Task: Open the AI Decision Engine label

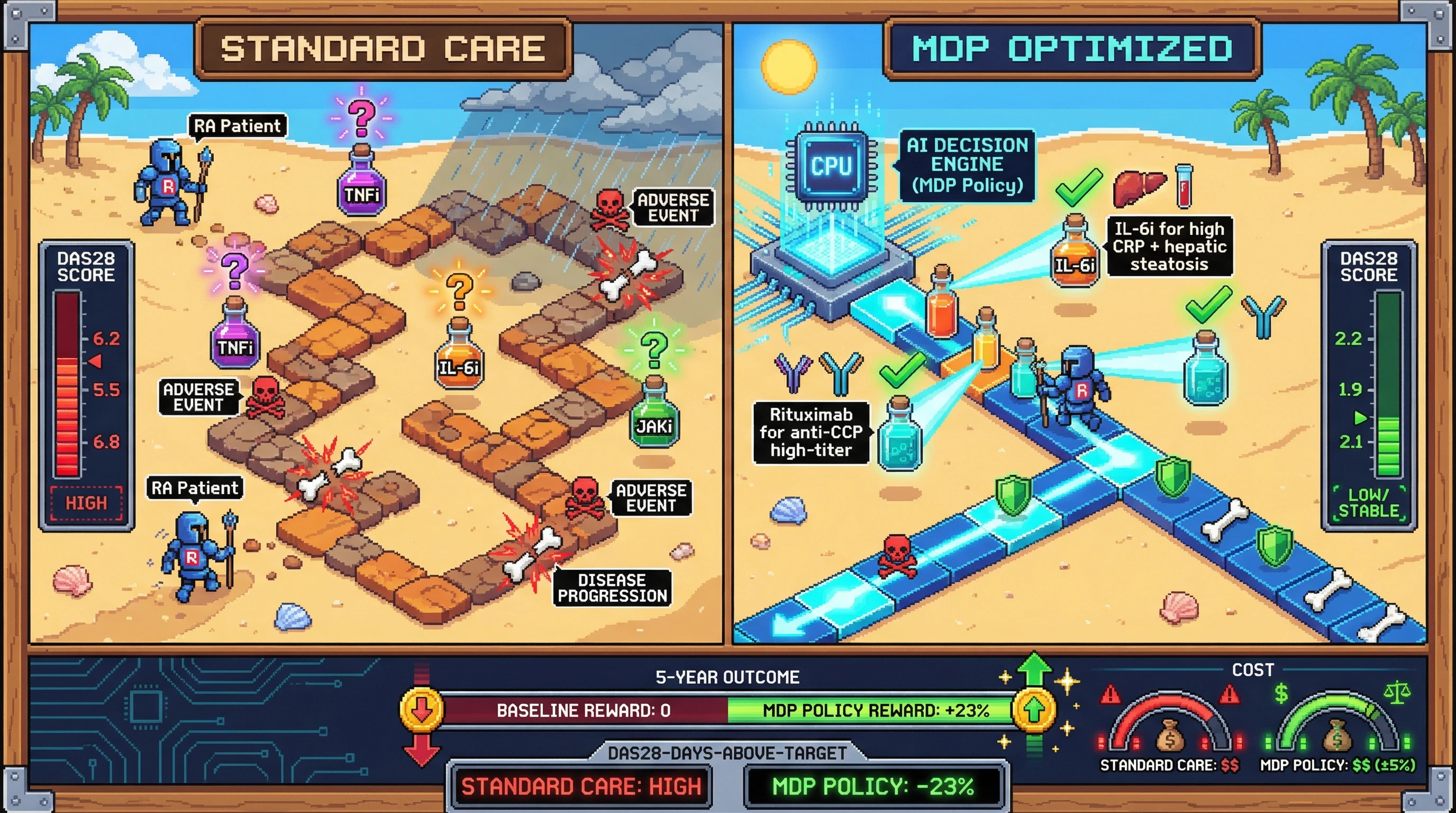Action: click(967, 165)
